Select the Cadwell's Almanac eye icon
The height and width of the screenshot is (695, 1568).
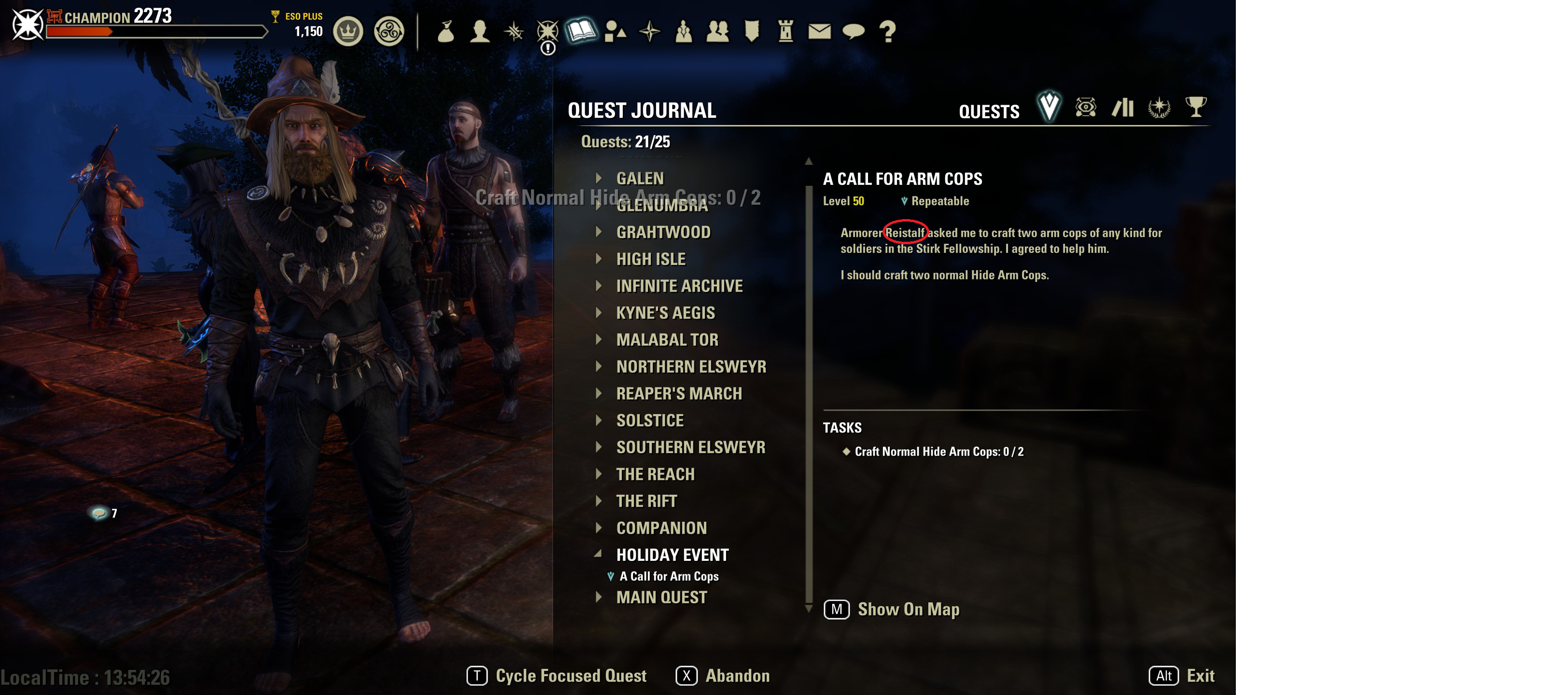pyautogui.click(x=1086, y=108)
